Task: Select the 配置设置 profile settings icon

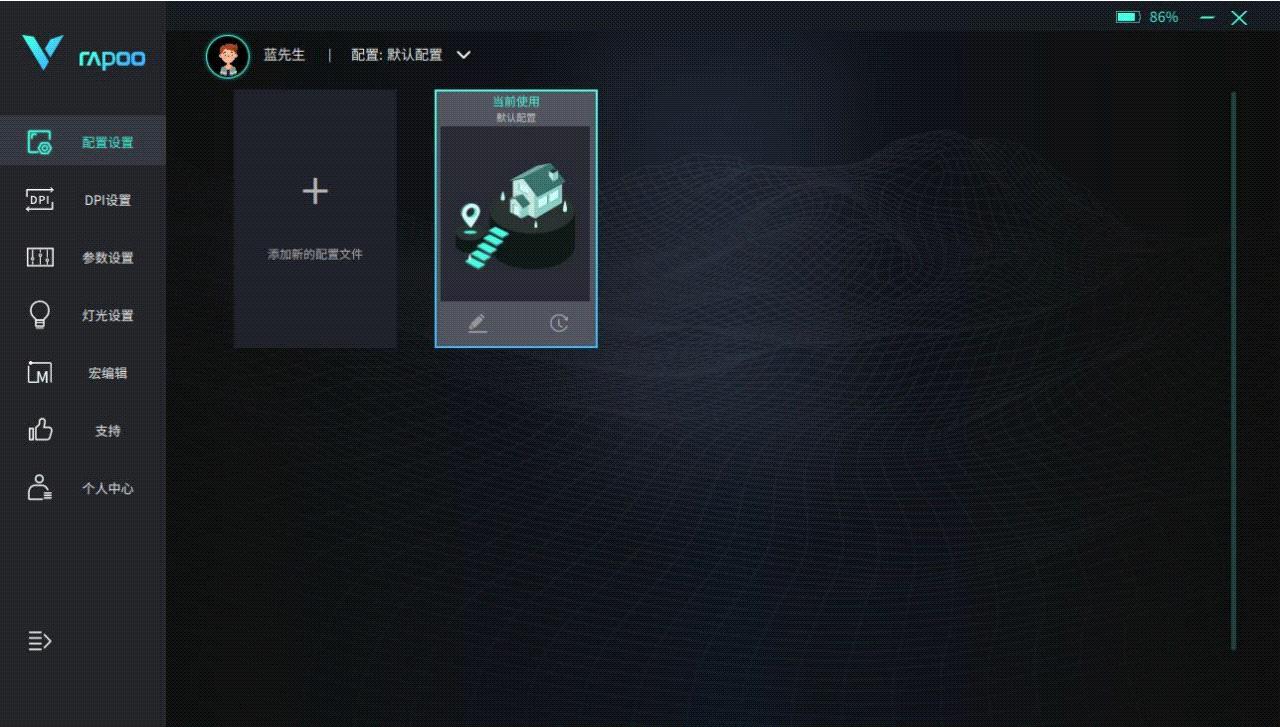Action: (39, 142)
